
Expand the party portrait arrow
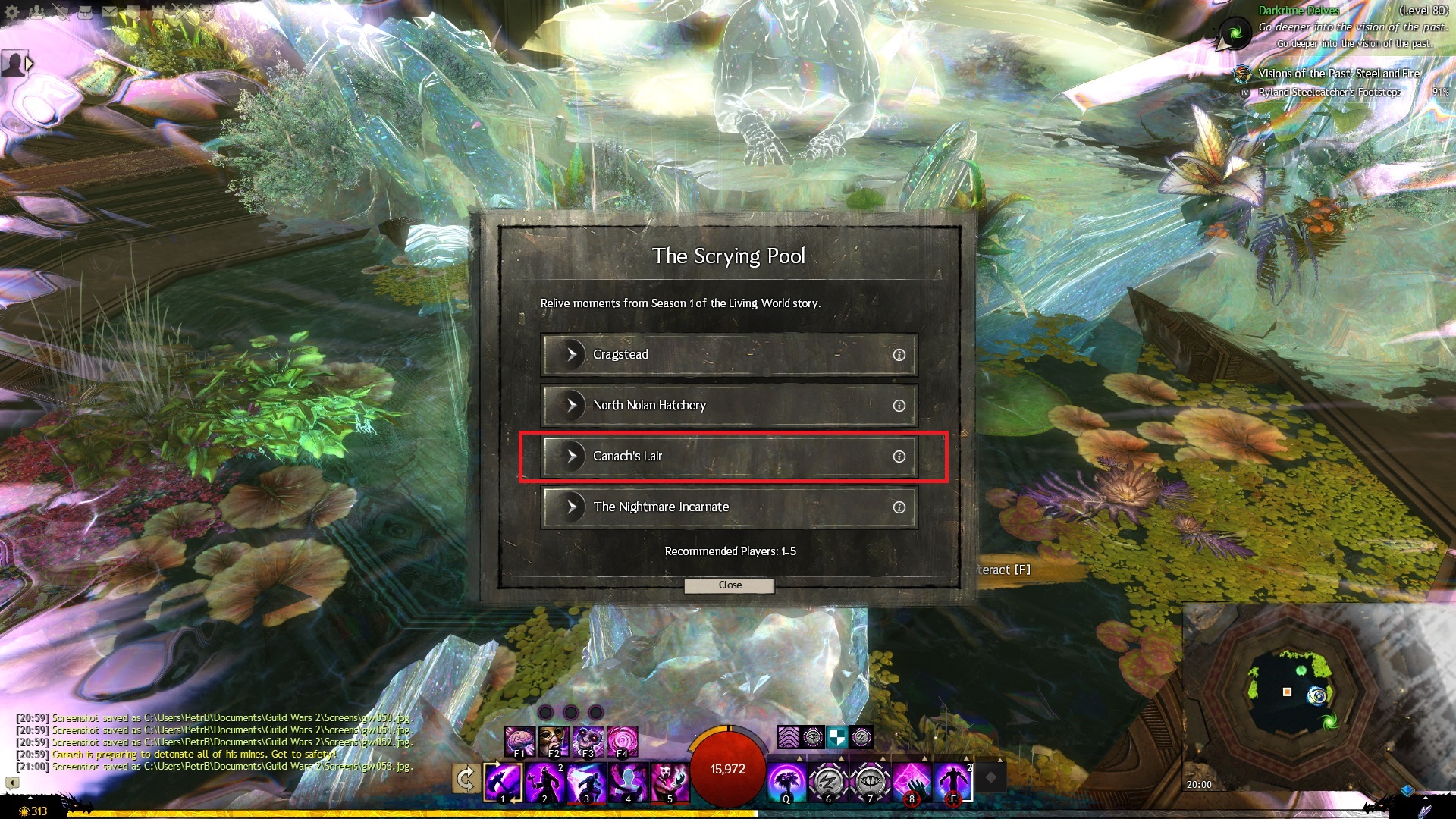coord(30,64)
